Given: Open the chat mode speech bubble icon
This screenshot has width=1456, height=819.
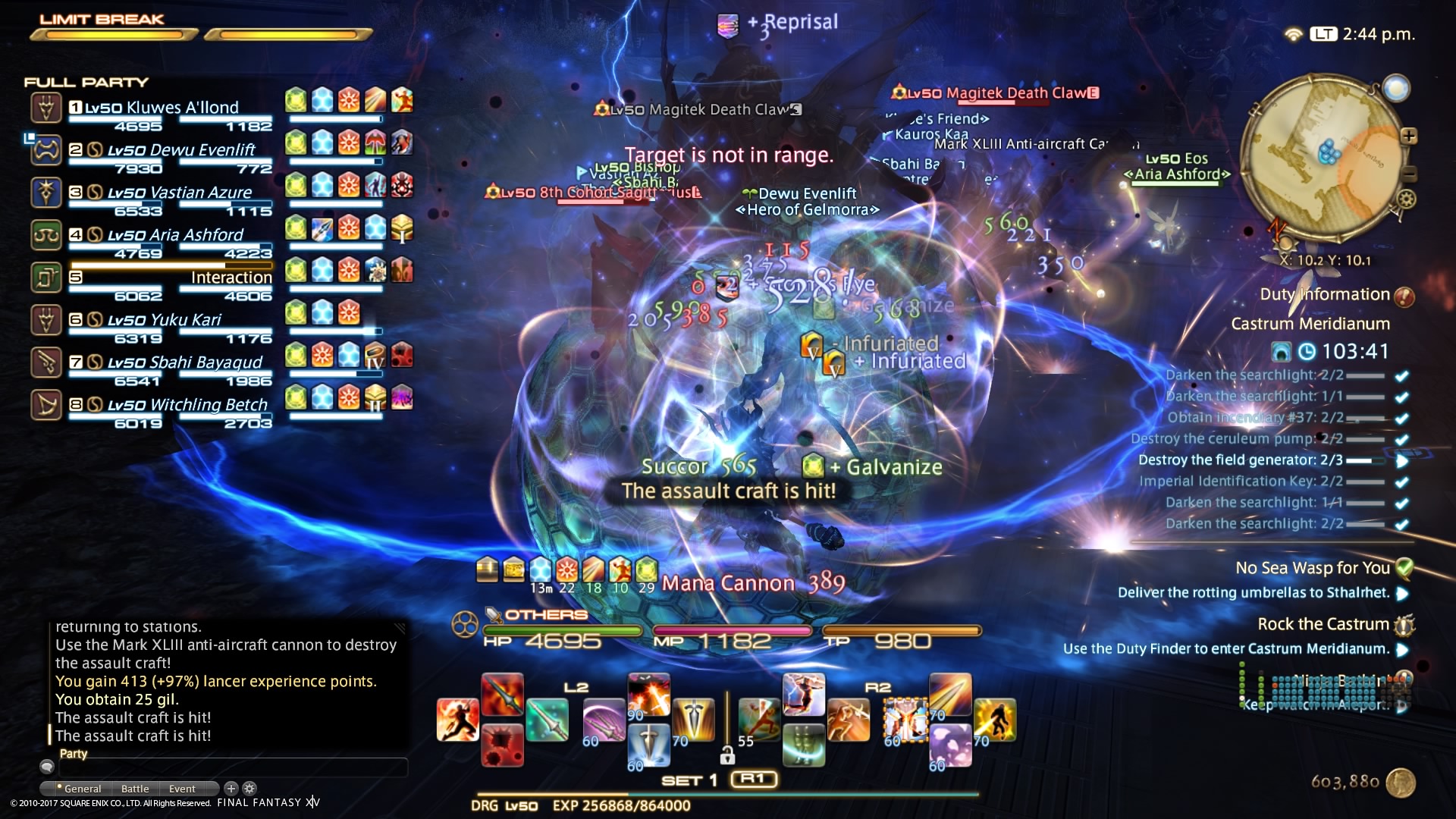Looking at the screenshot, I should coord(47,767).
